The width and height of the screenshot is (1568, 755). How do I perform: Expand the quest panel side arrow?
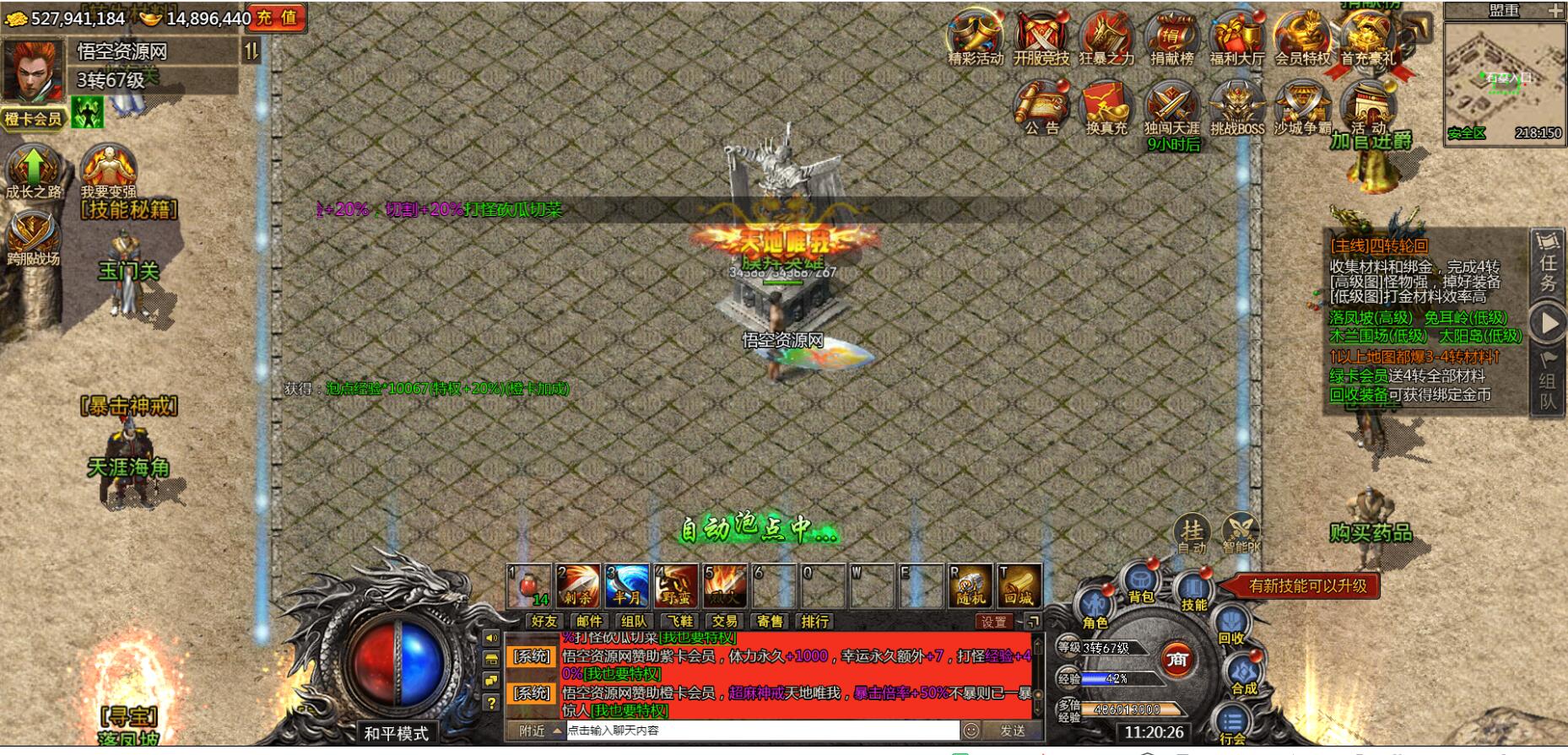(1547, 319)
